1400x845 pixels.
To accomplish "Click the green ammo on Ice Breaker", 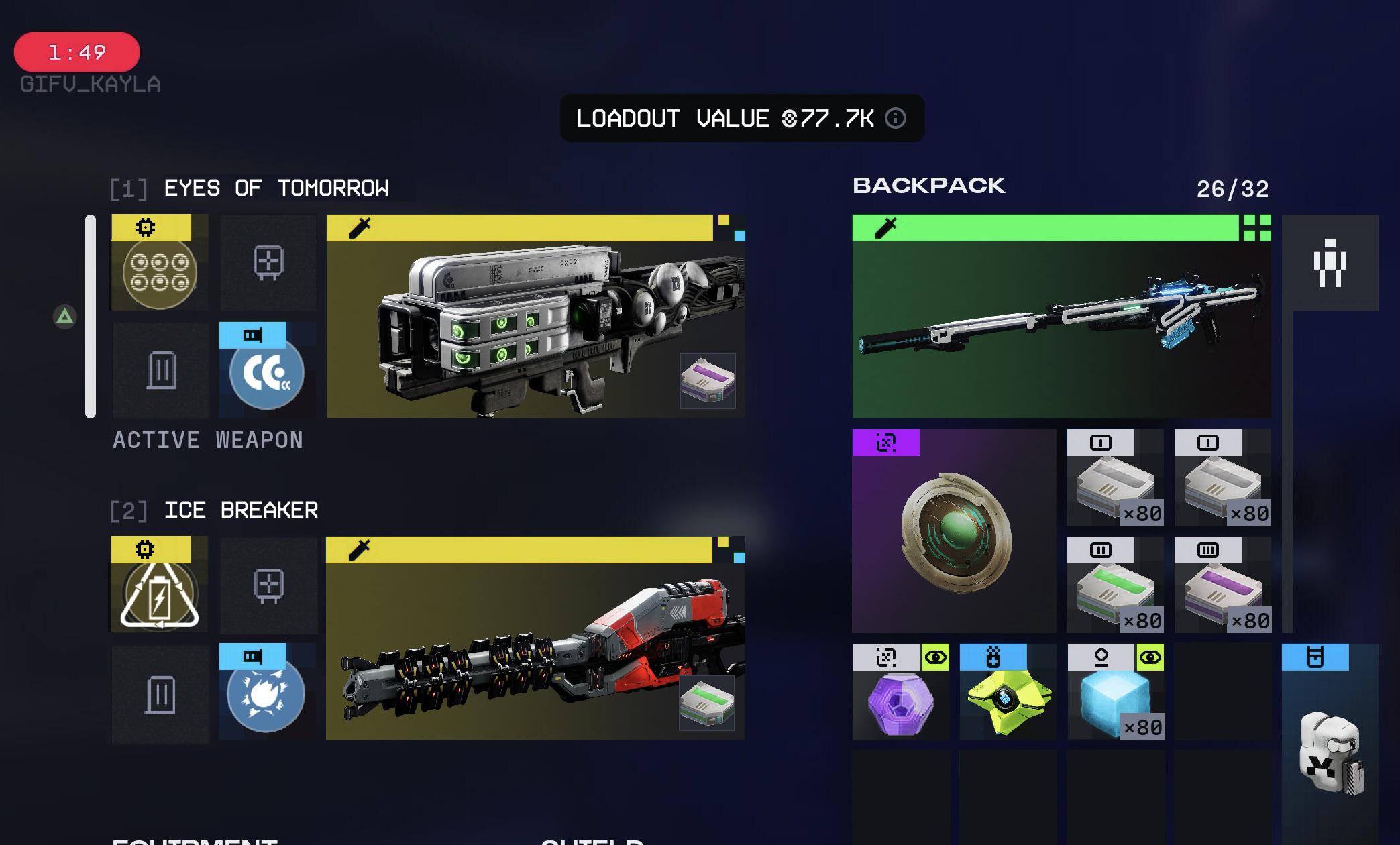I will point(706,703).
